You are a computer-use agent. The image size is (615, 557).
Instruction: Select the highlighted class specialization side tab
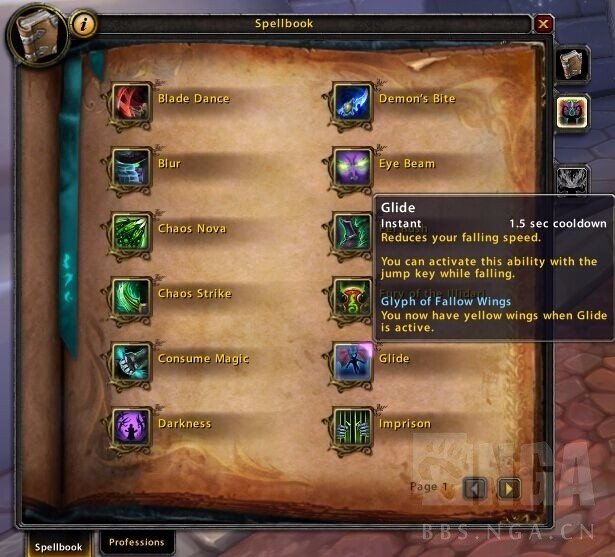[572, 111]
